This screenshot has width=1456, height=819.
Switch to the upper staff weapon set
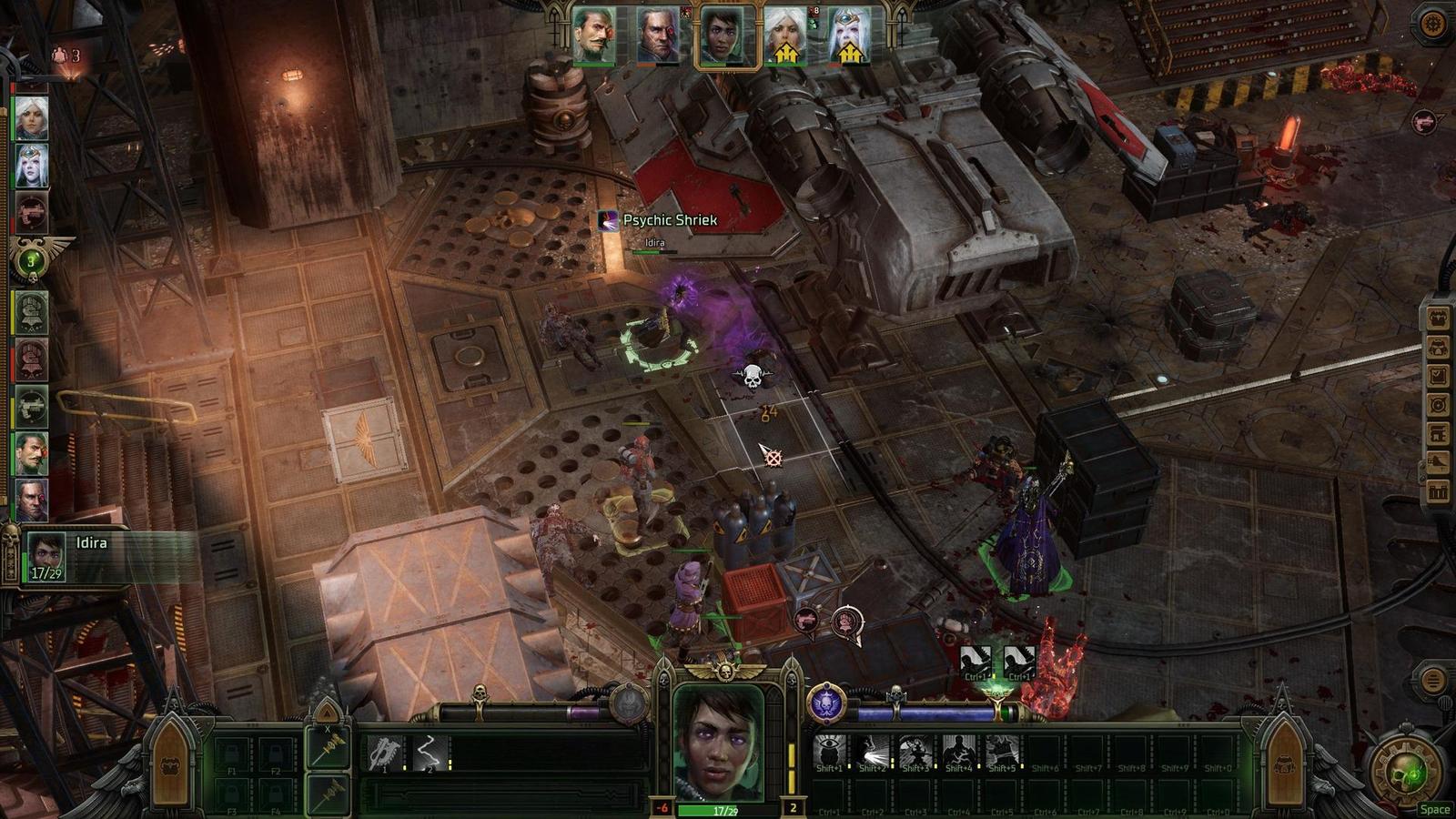pyautogui.click(x=329, y=748)
